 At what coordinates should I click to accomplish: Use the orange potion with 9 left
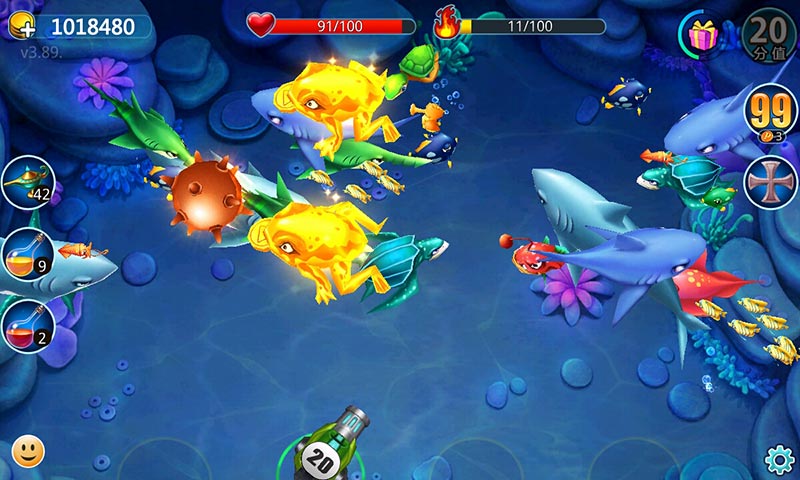point(27,254)
